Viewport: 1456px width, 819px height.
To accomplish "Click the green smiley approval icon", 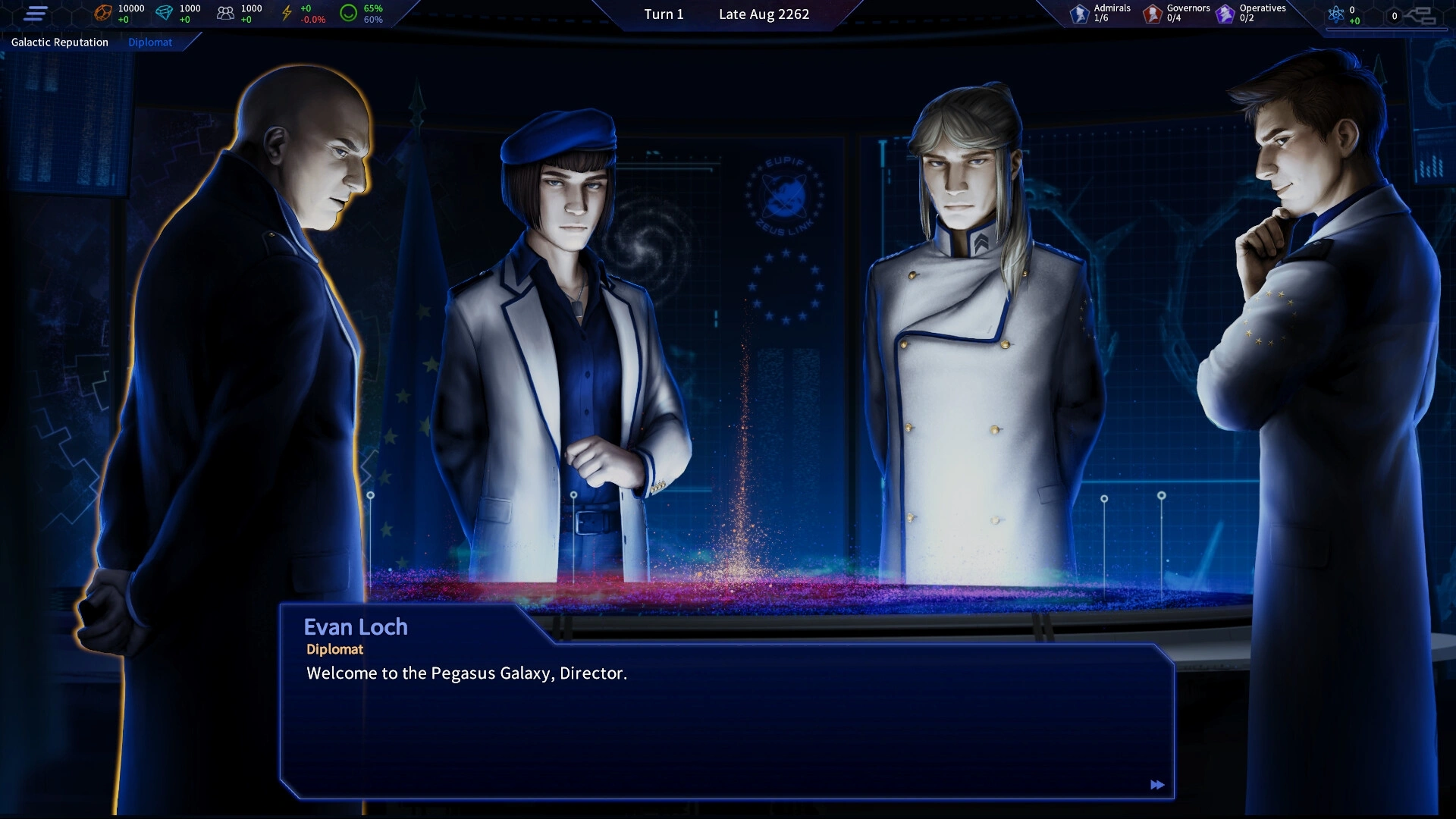I will point(348,13).
